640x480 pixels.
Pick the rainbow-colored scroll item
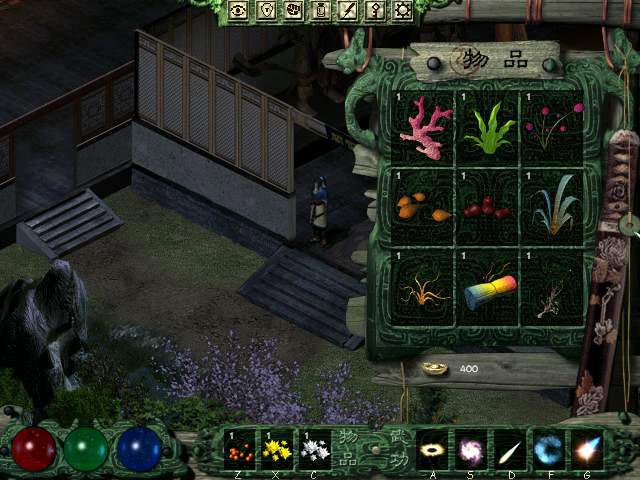[490, 288]
